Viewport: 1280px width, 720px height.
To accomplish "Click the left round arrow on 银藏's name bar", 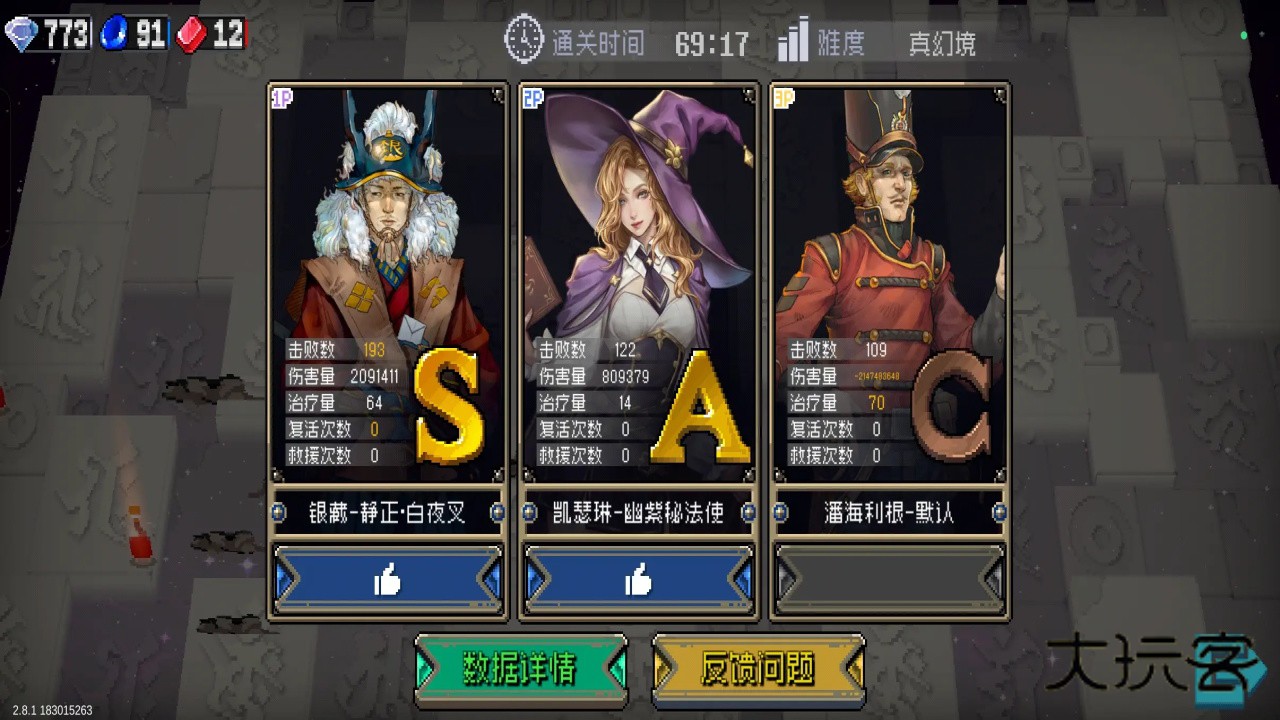I will (279, 513).
